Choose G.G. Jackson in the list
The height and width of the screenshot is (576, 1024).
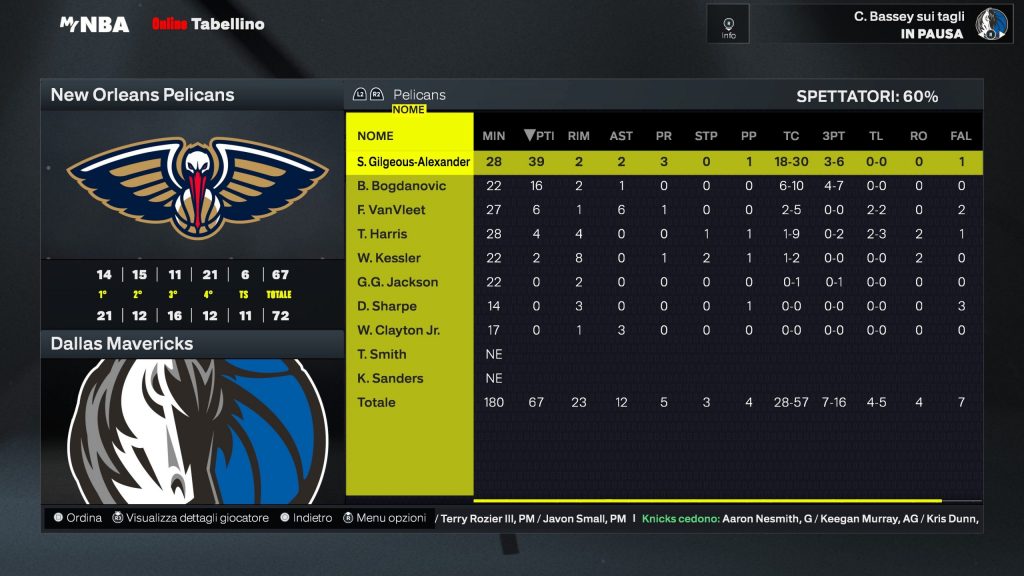tap(397, 282)
